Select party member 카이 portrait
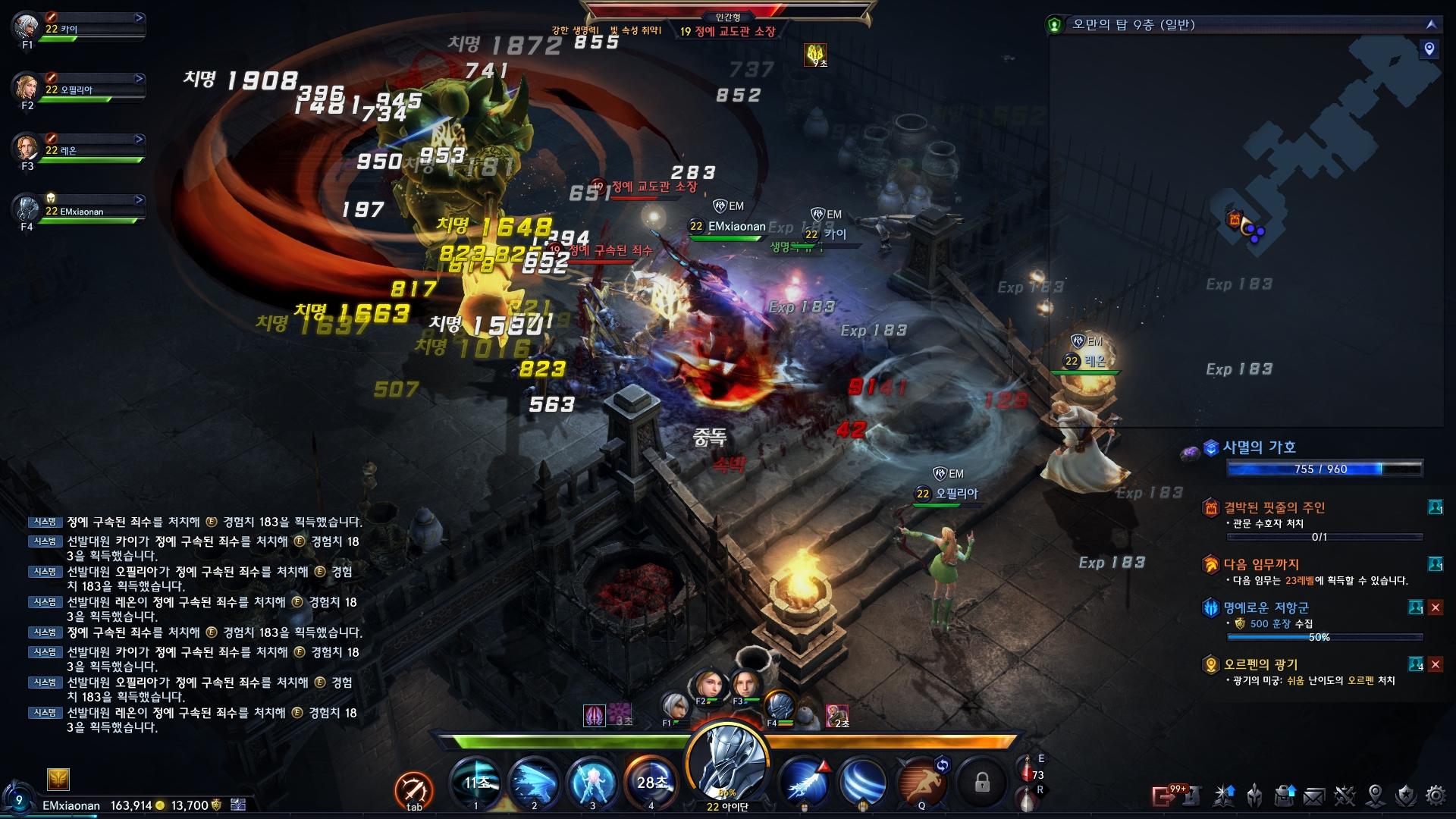This screenshot has height=819, width=1456. (x=26, y=27)
